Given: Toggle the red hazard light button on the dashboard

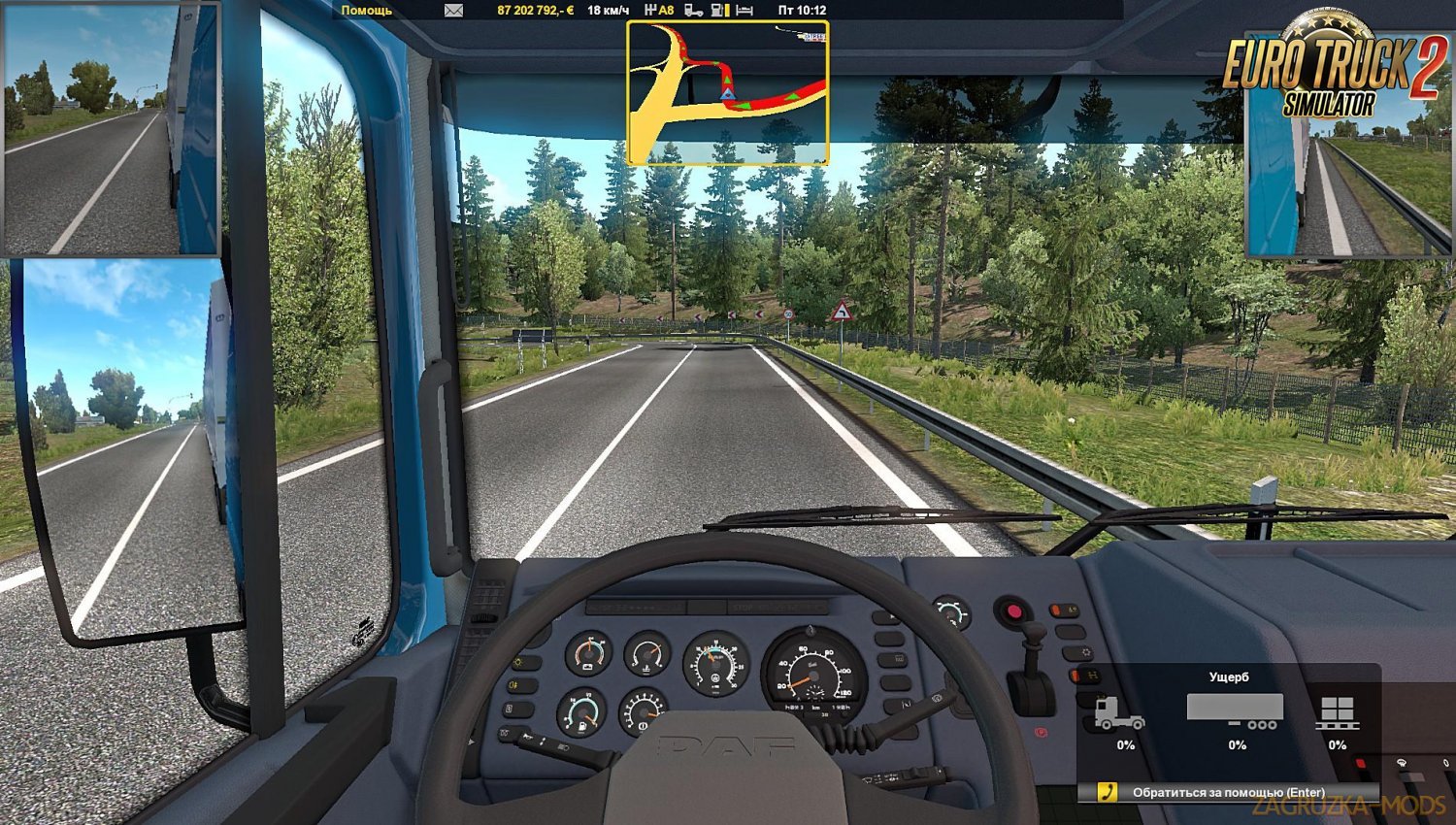Looking at the screenshot, I should [x=1013, y=611].
